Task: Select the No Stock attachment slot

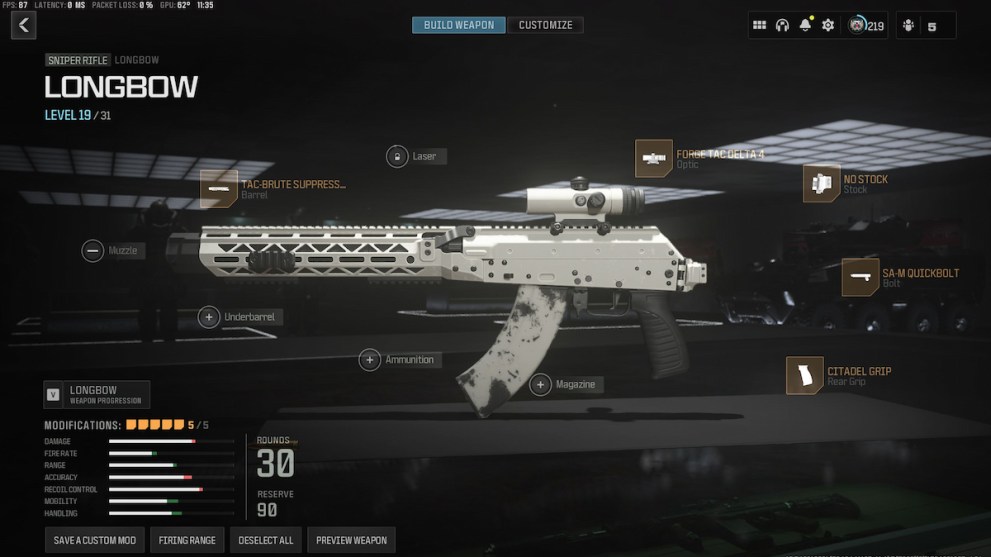Action: tap(821, 183)
